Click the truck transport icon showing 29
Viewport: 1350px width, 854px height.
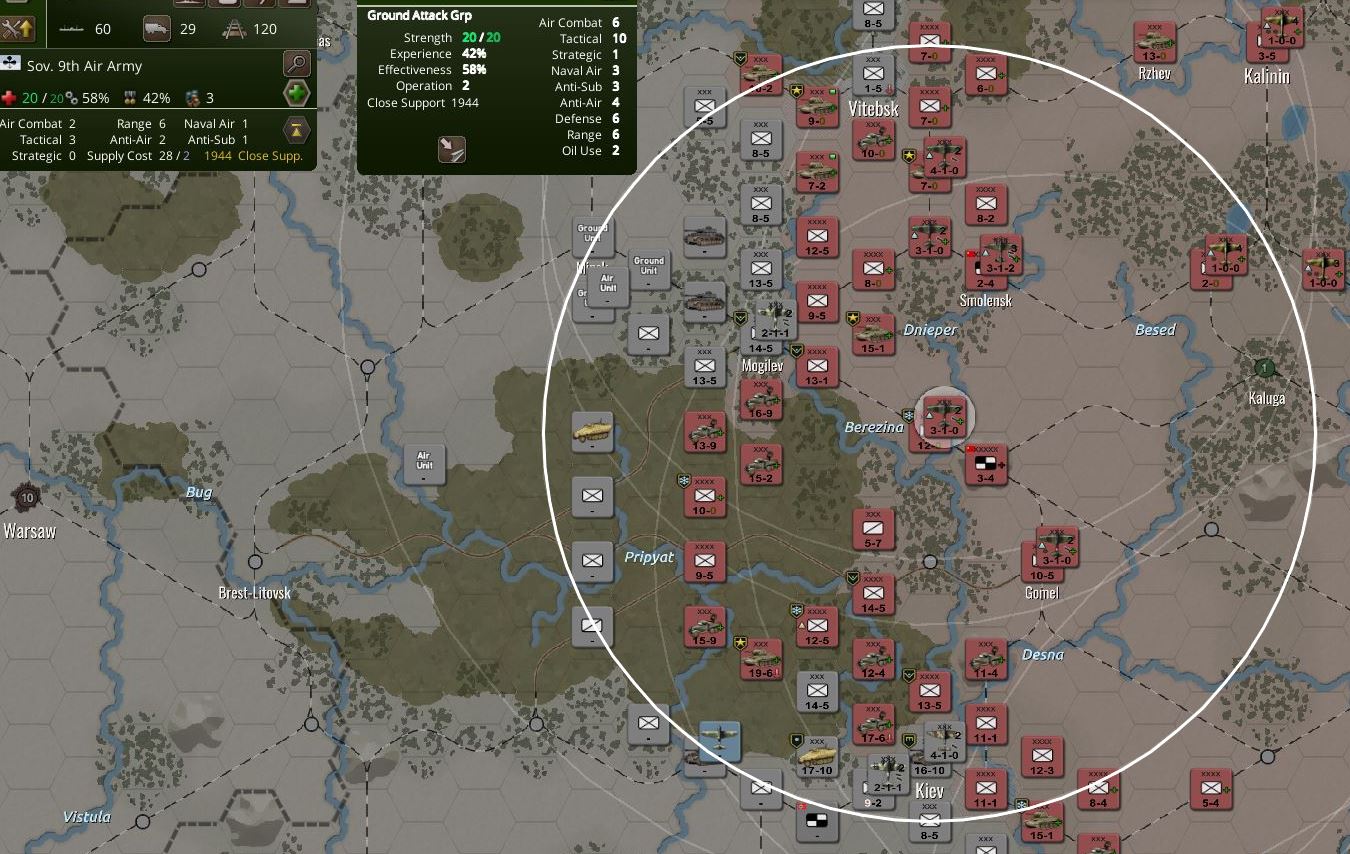158,29
